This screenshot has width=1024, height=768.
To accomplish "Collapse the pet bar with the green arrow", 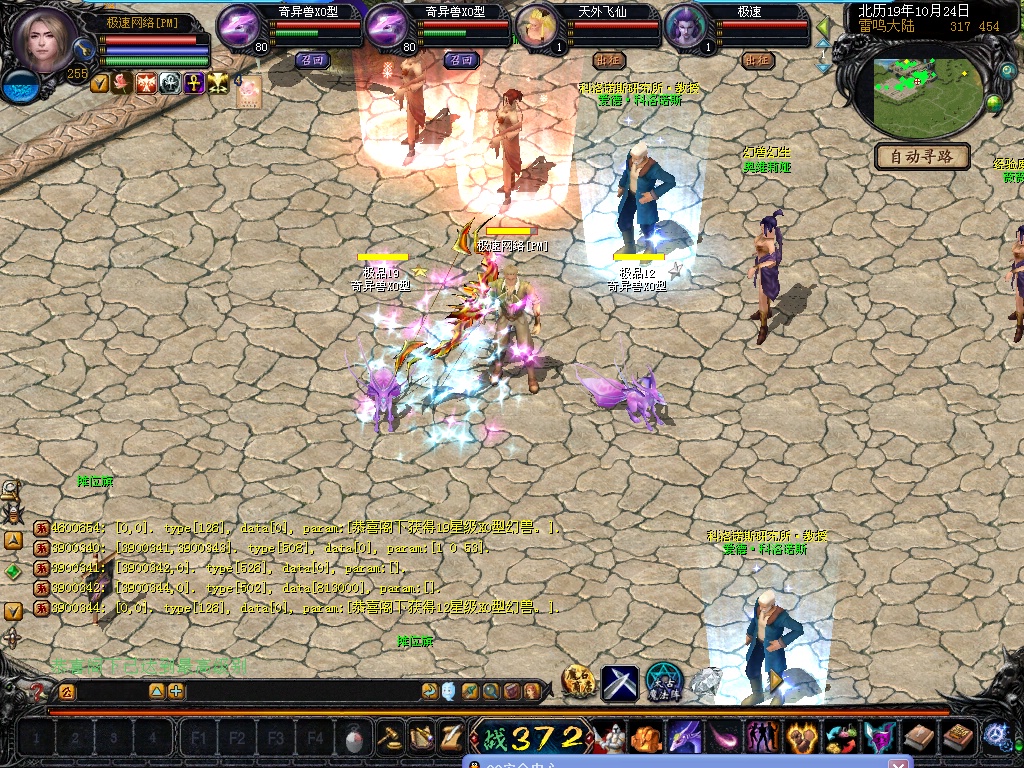I will coord(823,27).
